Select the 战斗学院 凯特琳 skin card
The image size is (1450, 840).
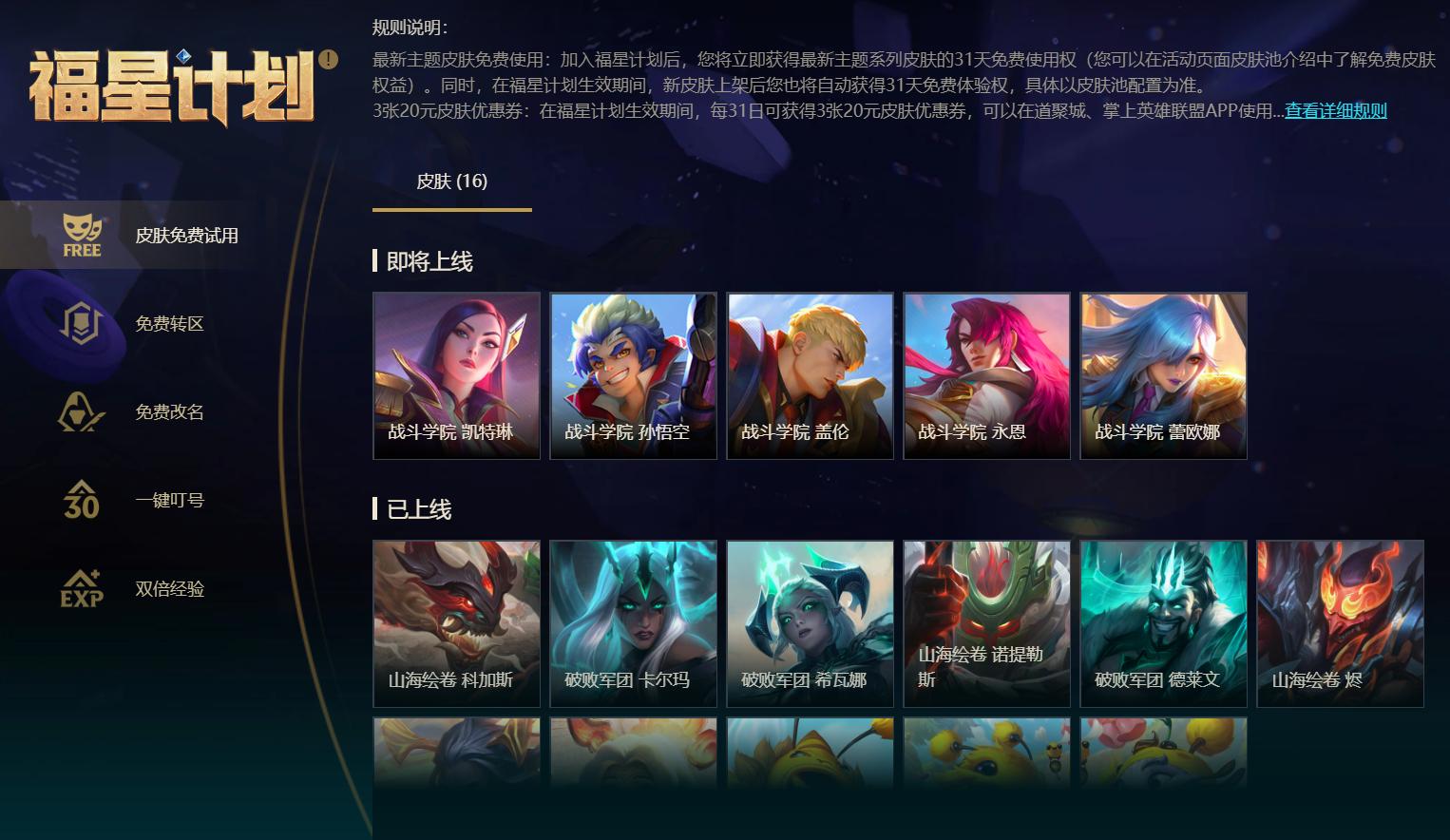(x=456, y=374)
